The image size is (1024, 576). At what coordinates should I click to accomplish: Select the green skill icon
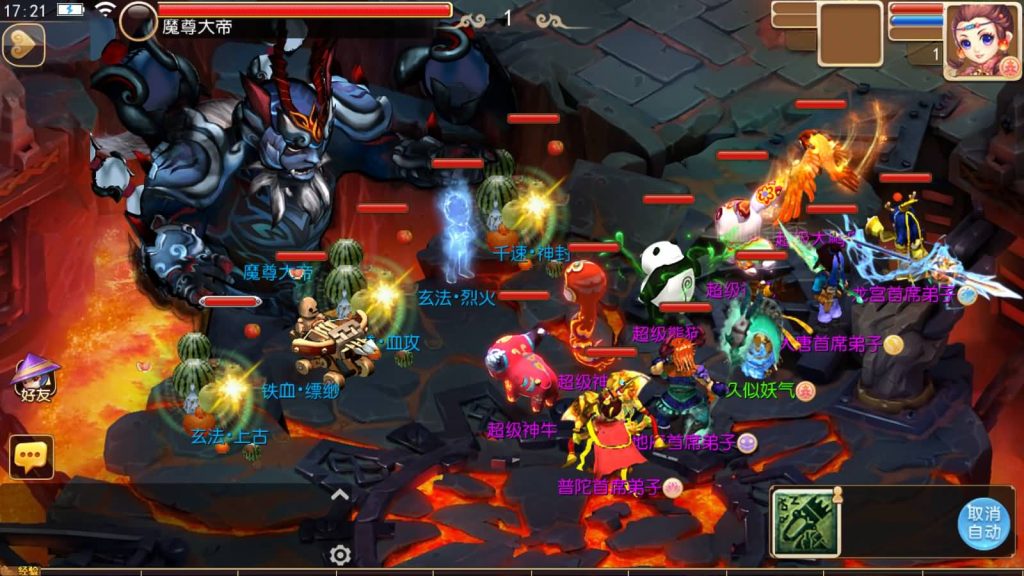pyautogui.click(x=805, y=523)
